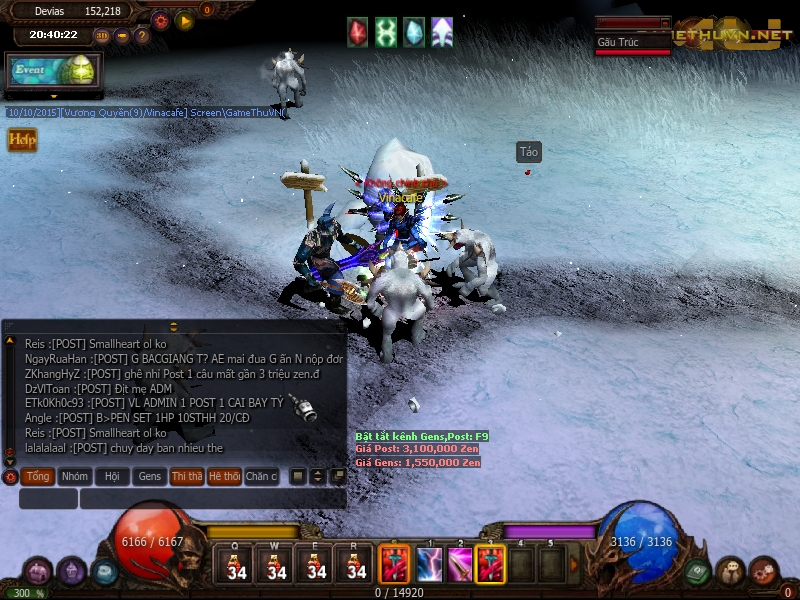Use the W potion slot

277,563
